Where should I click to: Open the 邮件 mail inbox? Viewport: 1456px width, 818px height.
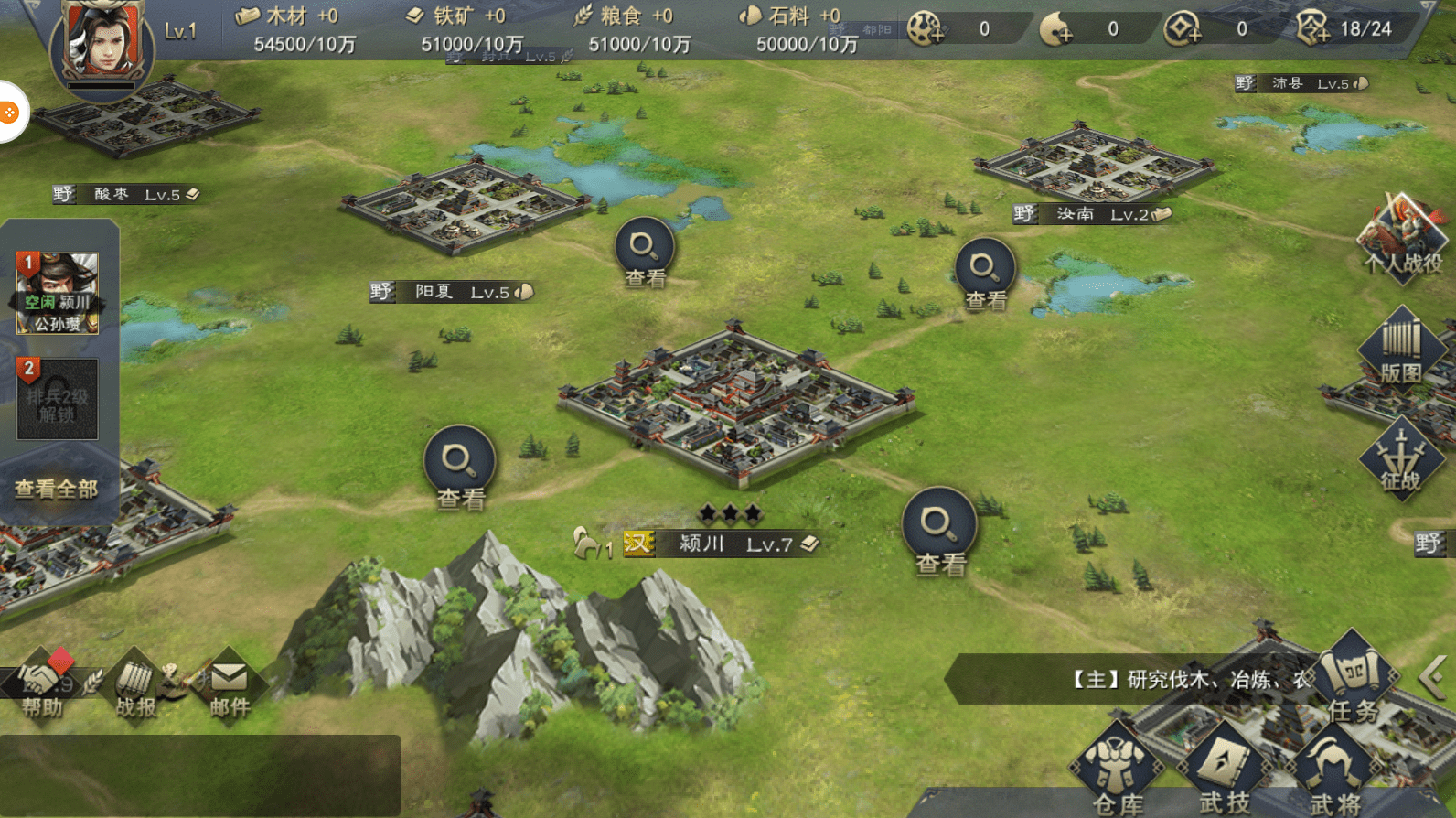coord(229,688)
